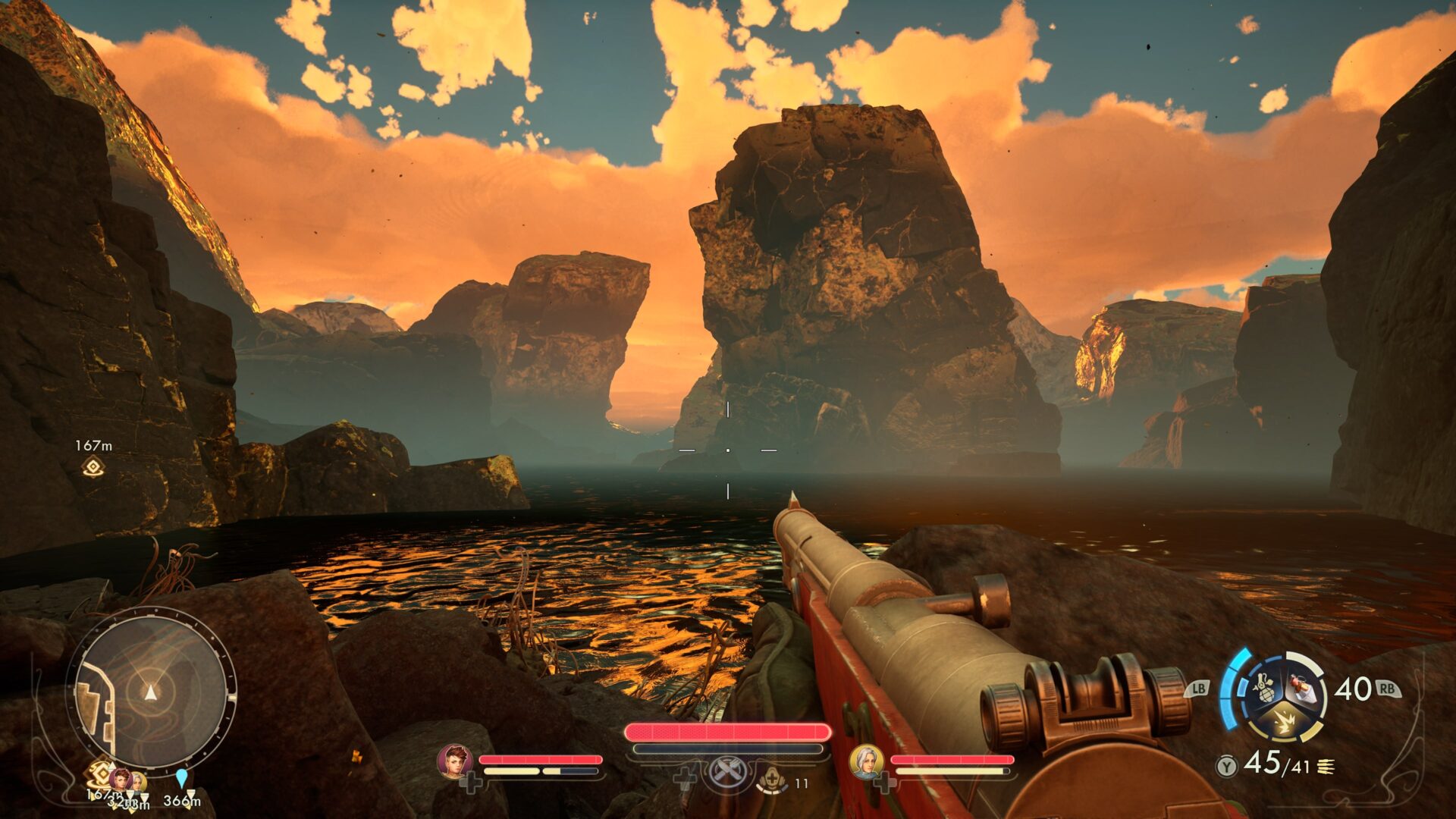Select the white-haired companion portrait
Viewport: 1456px width, 819px height.
point(866,761)
